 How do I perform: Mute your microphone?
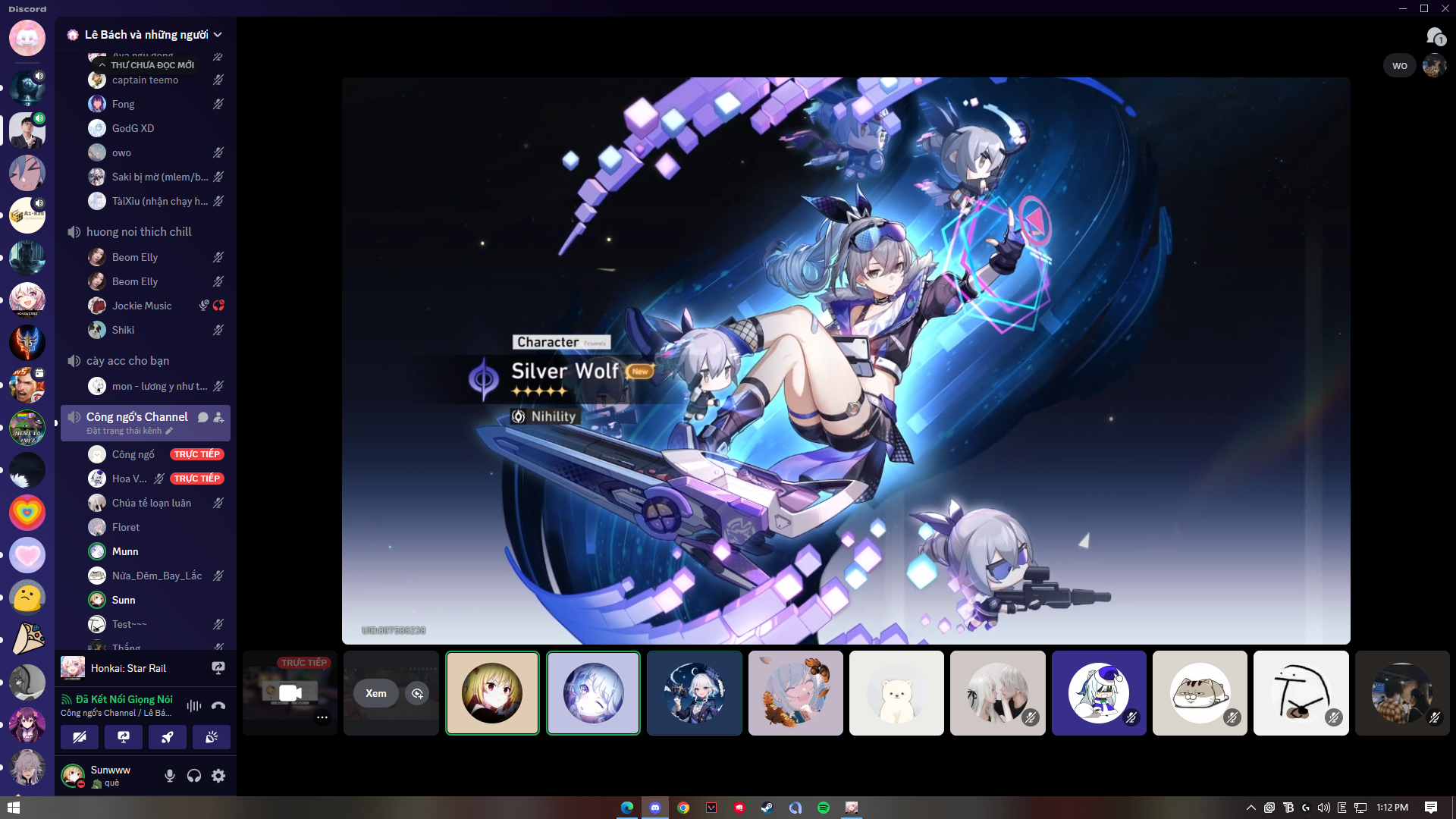(x=170, y=776)
